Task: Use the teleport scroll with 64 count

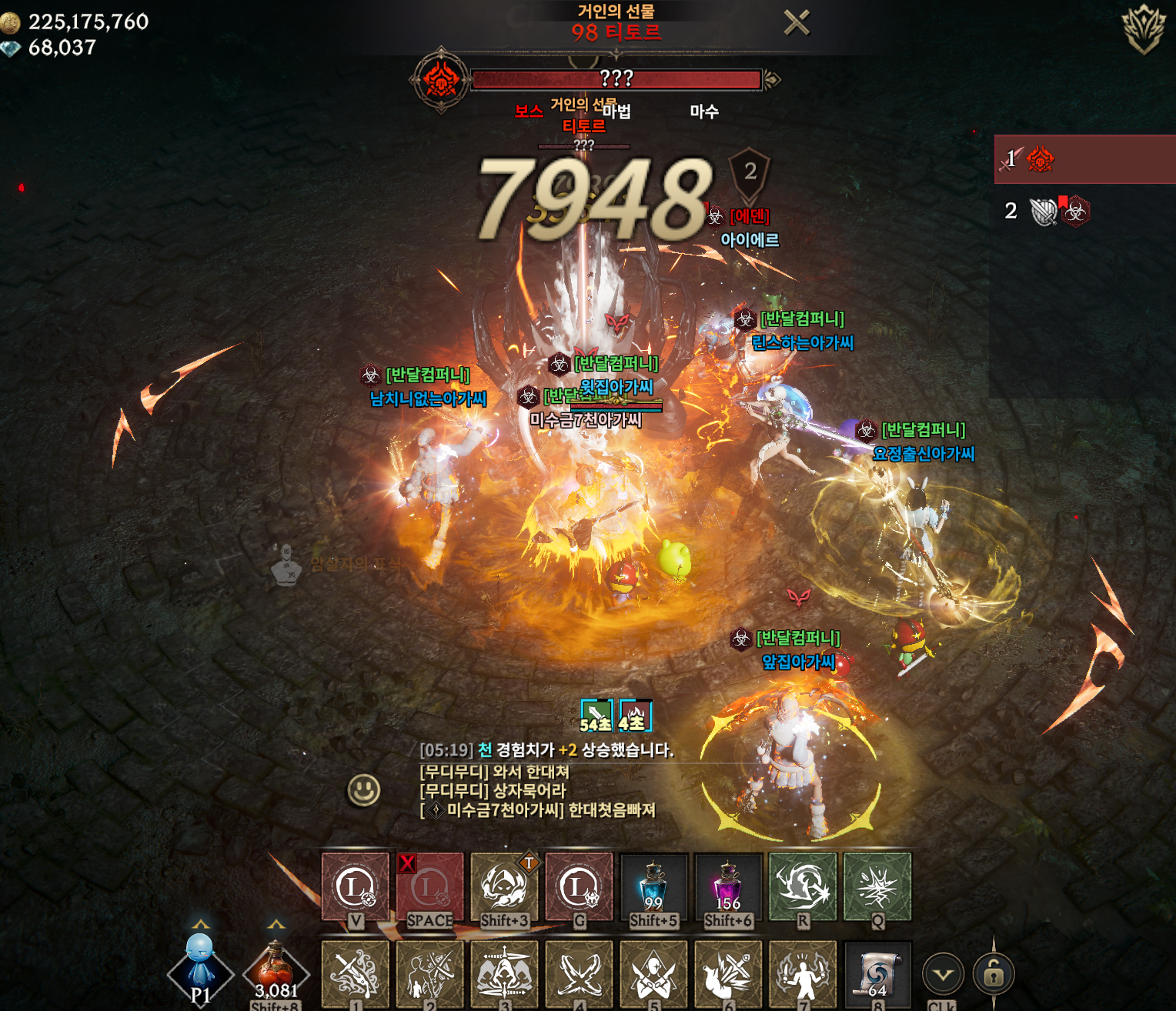Action: 877,973
